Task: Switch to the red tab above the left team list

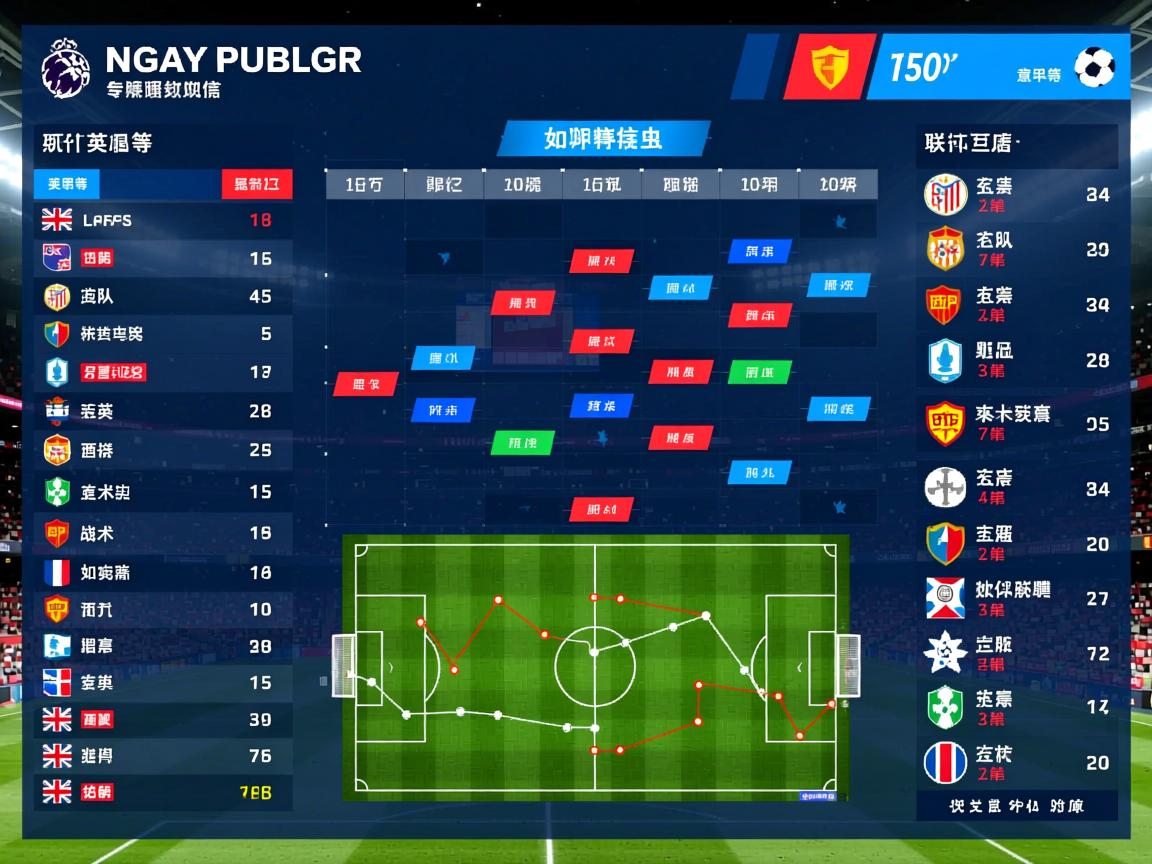Action: [x=256, y=184]
